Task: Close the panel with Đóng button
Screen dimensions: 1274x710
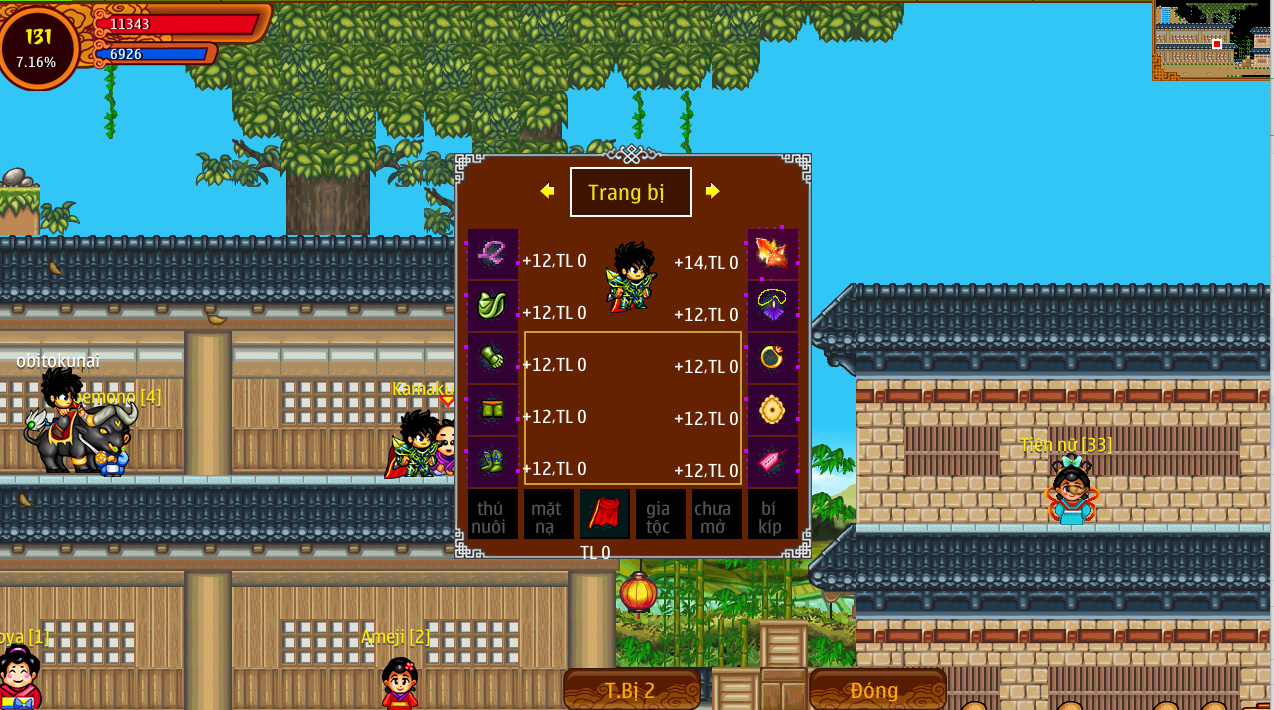Action: [876, 690]
